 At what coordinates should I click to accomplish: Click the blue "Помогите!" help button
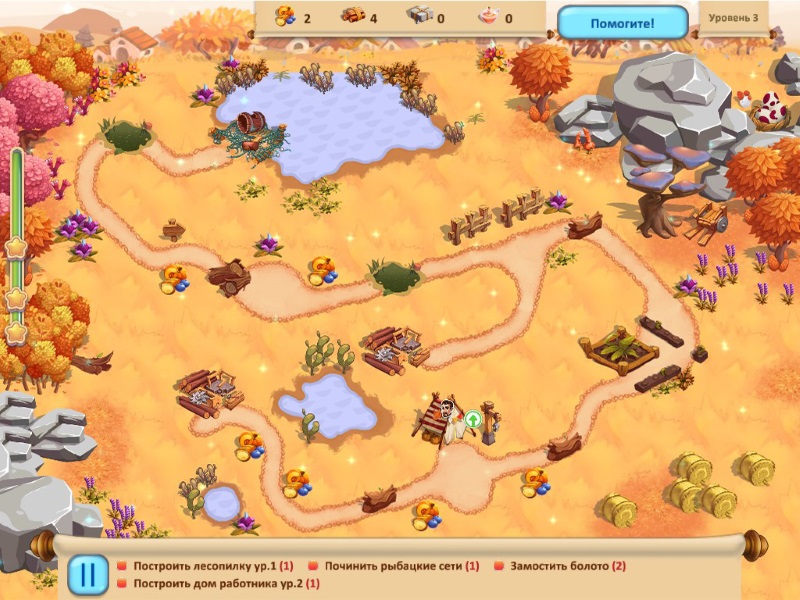tap(622, 22)
